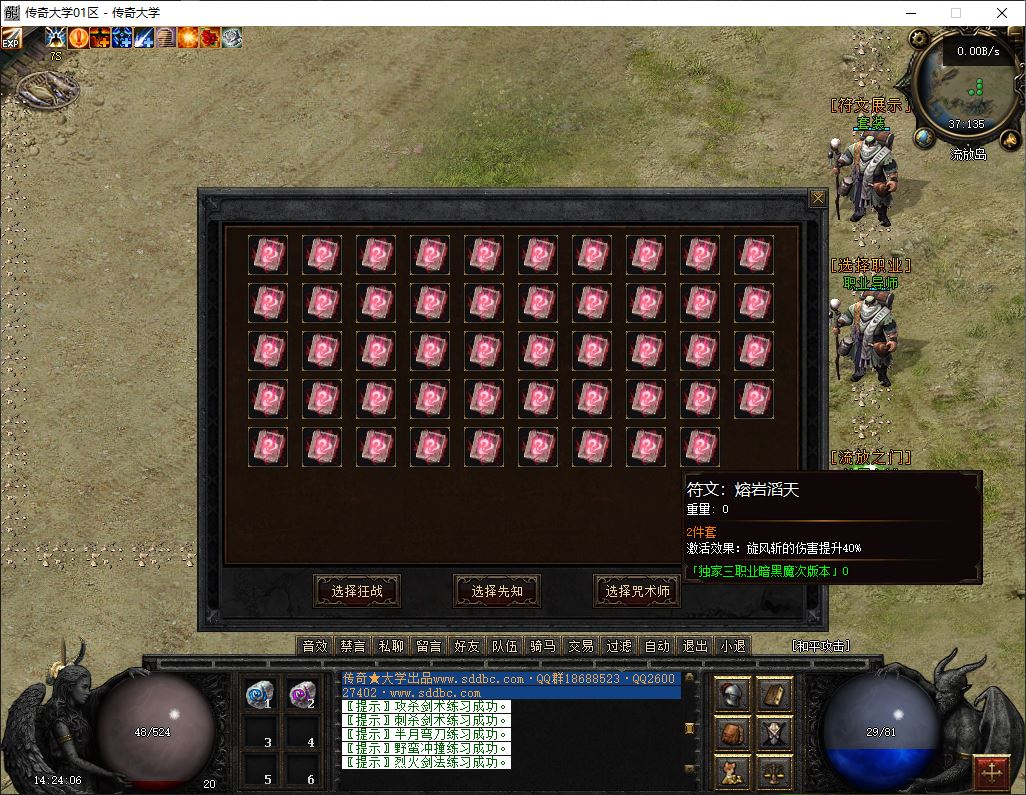Close the rune panel with the X
This screenshot has width=1026, height=795.
818,199
